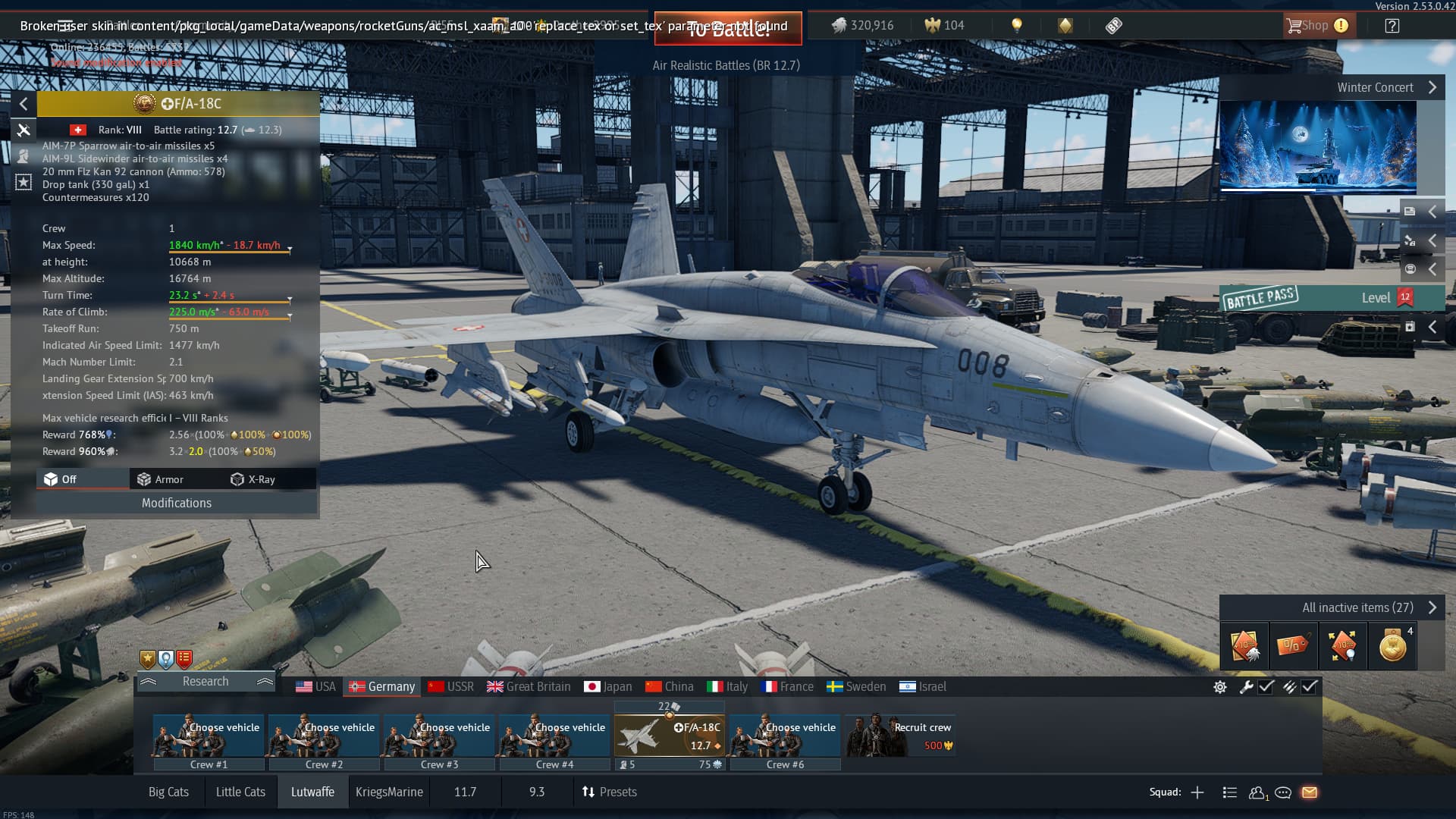Switch to Big Cats preset
Image resolution: width=1456 pixels, height=819 pixels.
pyautogui.click(x=168, y=792)
